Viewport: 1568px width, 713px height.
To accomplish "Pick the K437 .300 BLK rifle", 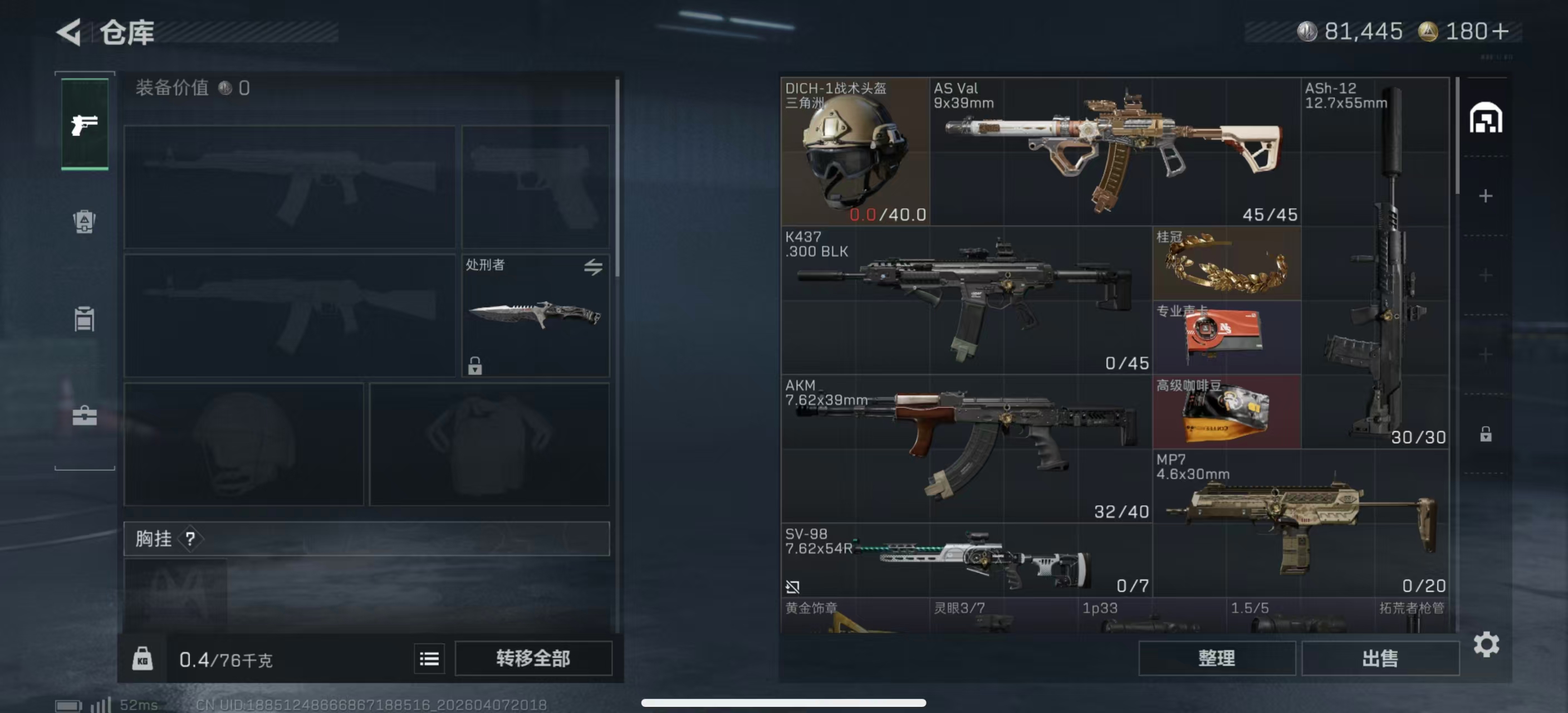I will (966, 300).
